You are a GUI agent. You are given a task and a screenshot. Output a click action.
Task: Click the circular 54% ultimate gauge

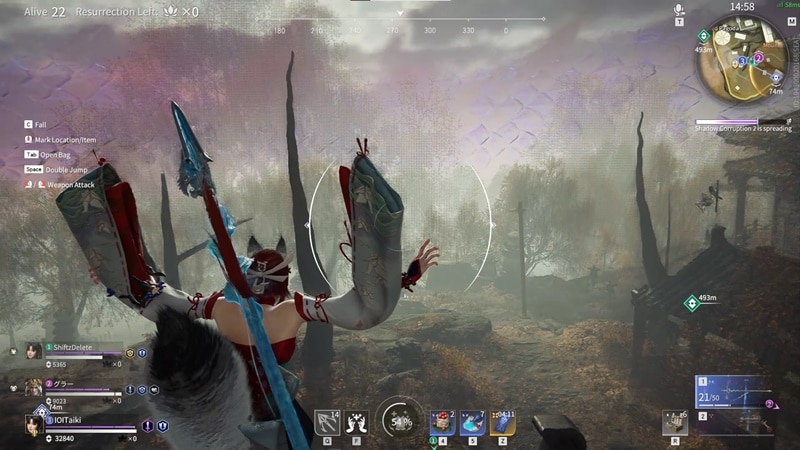click(400, 421)
